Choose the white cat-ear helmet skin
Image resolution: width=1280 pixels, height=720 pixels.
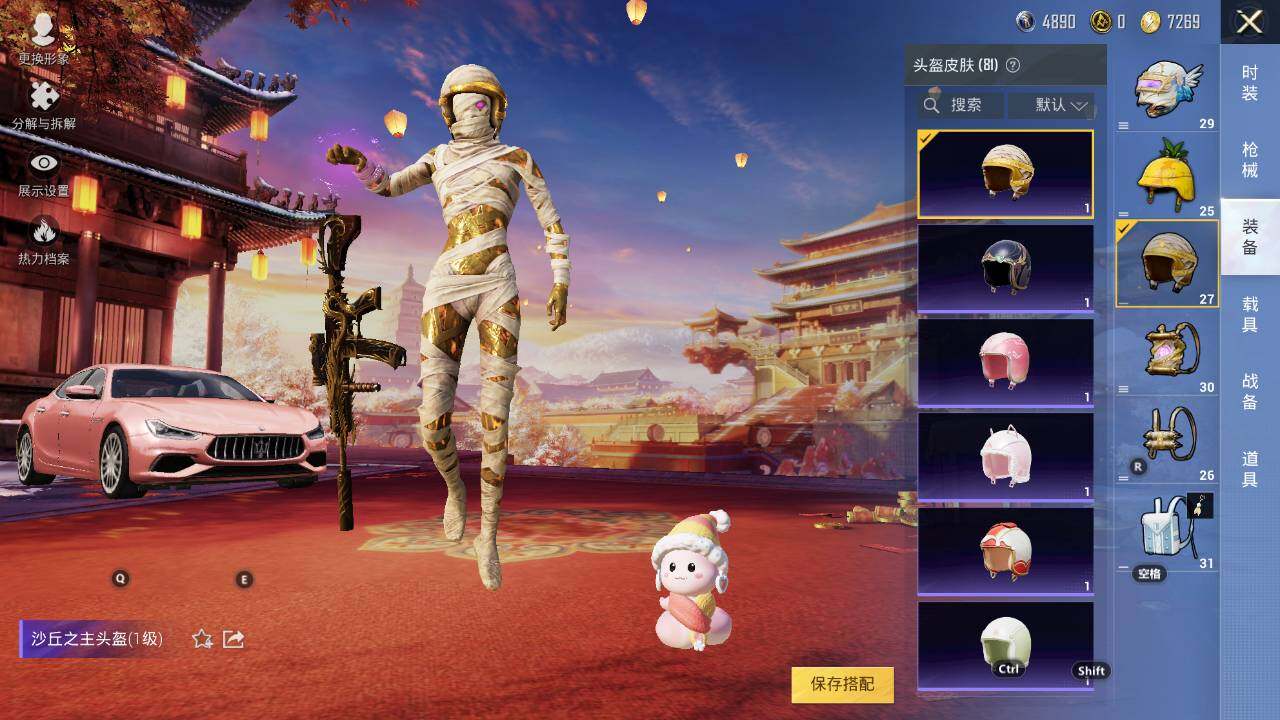pyautogui.click(x=1005, y=456)
